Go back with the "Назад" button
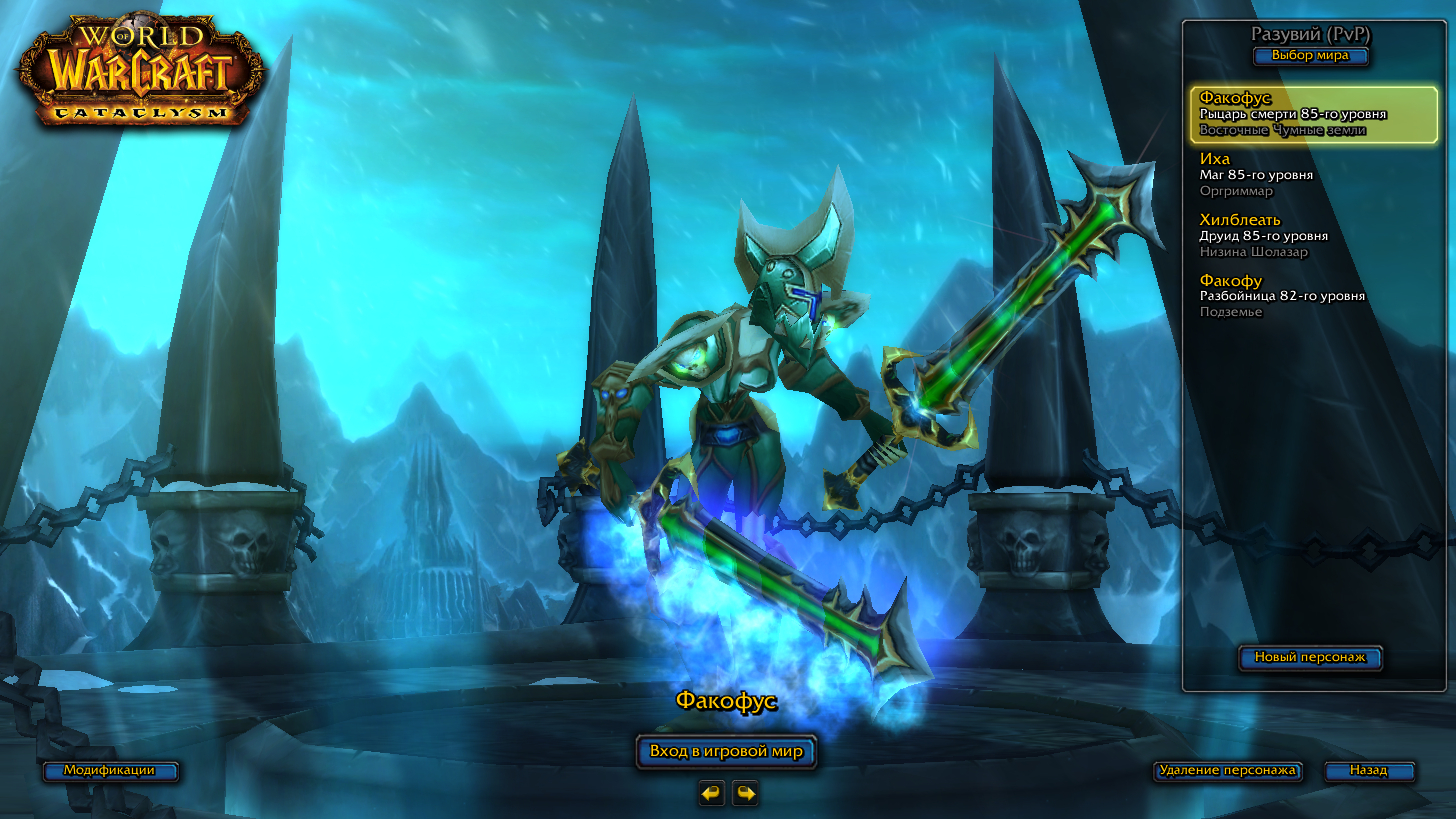This screenshot has height=819, width=1456. [x=1369, y=771]
